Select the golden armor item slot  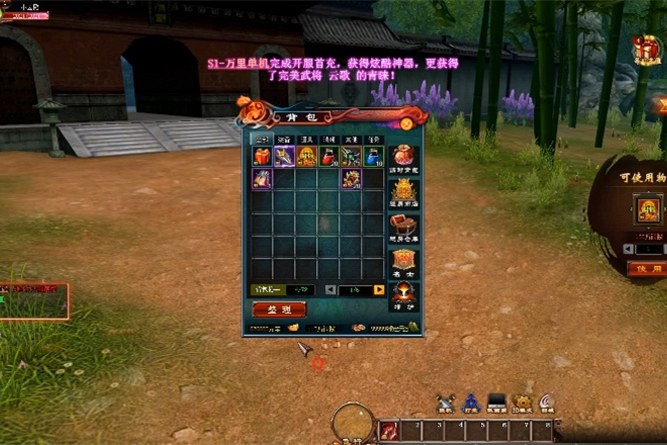coord(306,156)
